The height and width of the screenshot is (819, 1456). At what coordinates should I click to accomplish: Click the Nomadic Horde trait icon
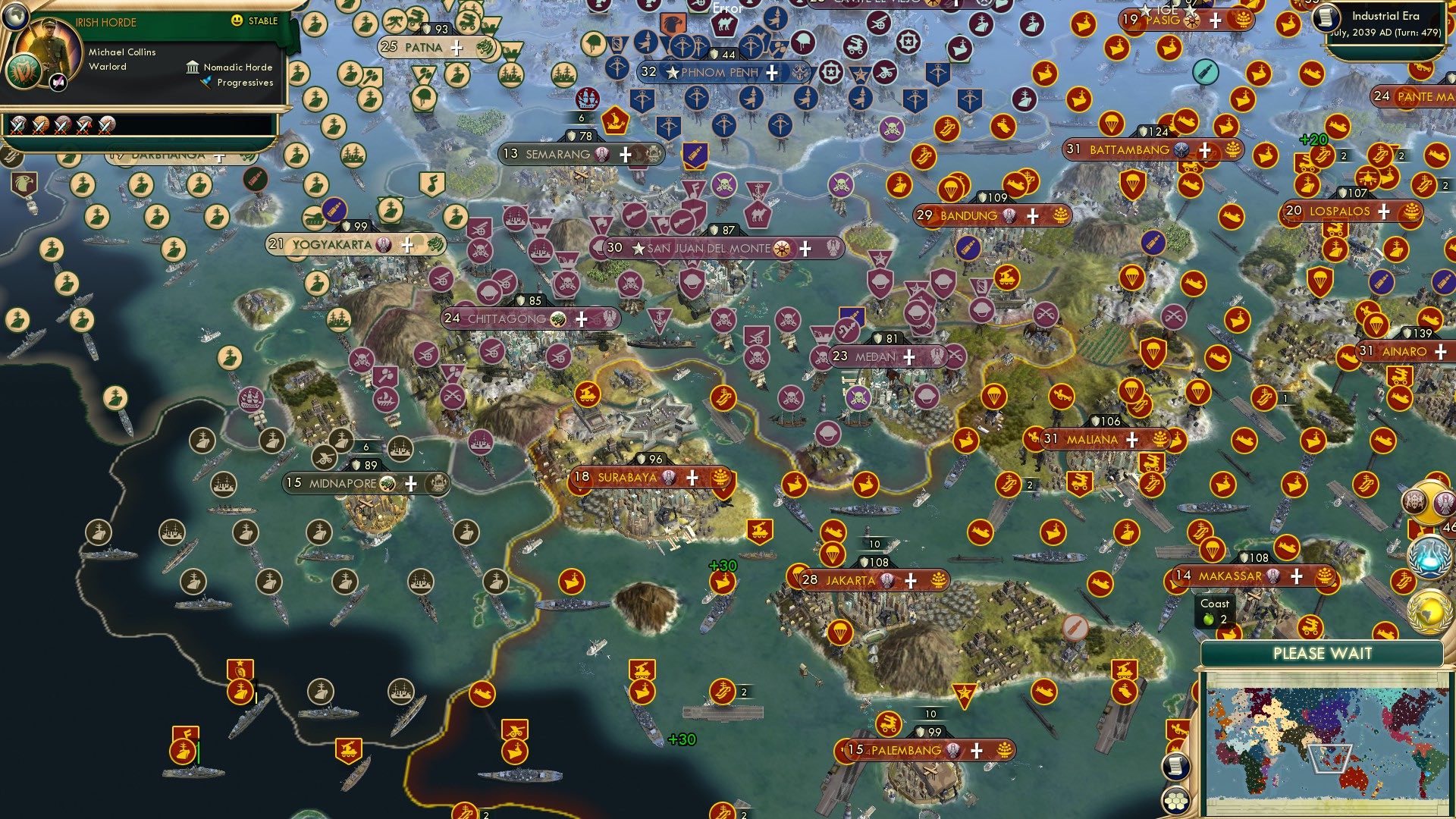(193, 67)
